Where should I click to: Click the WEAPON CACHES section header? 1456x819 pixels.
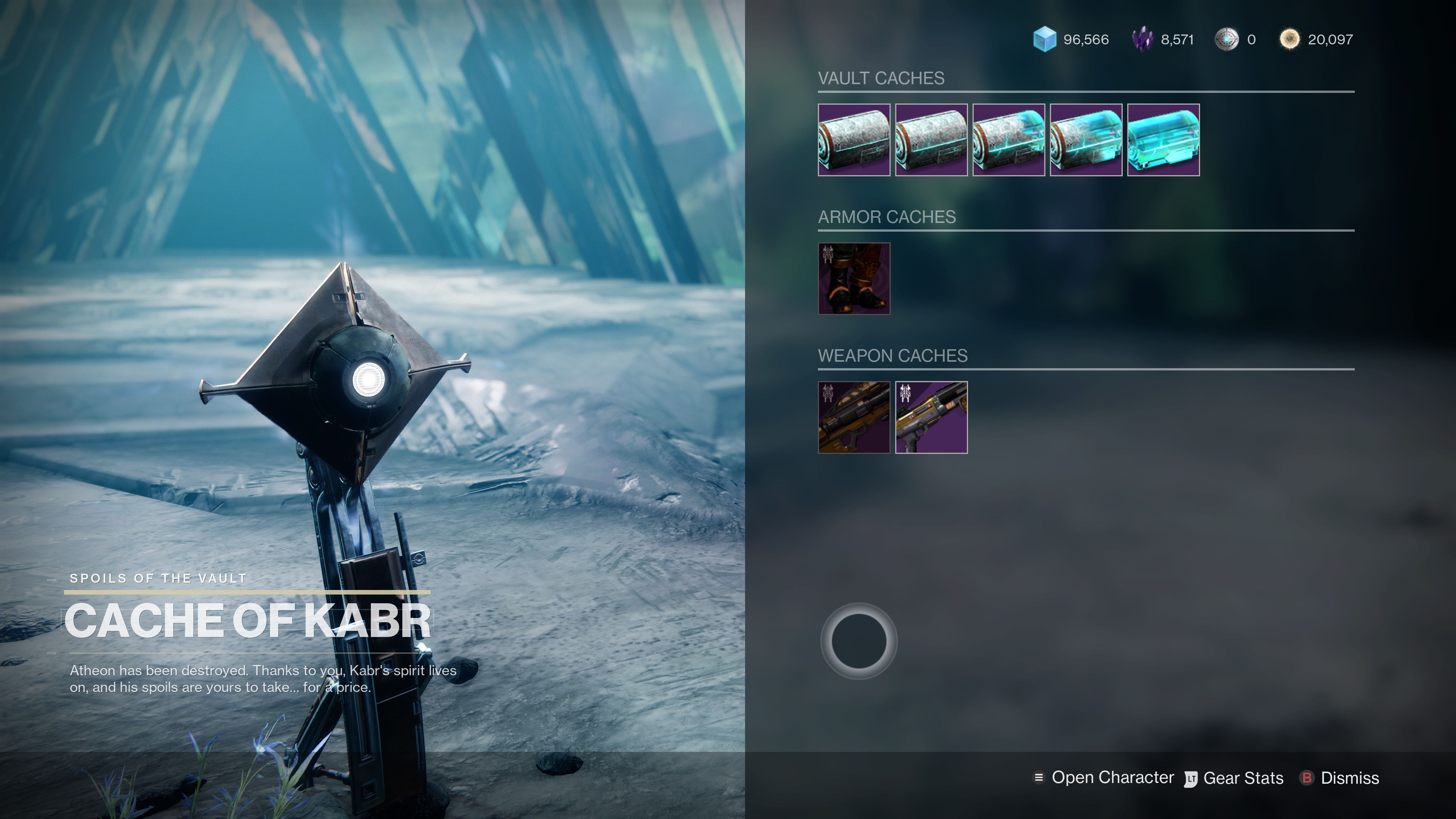[893, 356]
